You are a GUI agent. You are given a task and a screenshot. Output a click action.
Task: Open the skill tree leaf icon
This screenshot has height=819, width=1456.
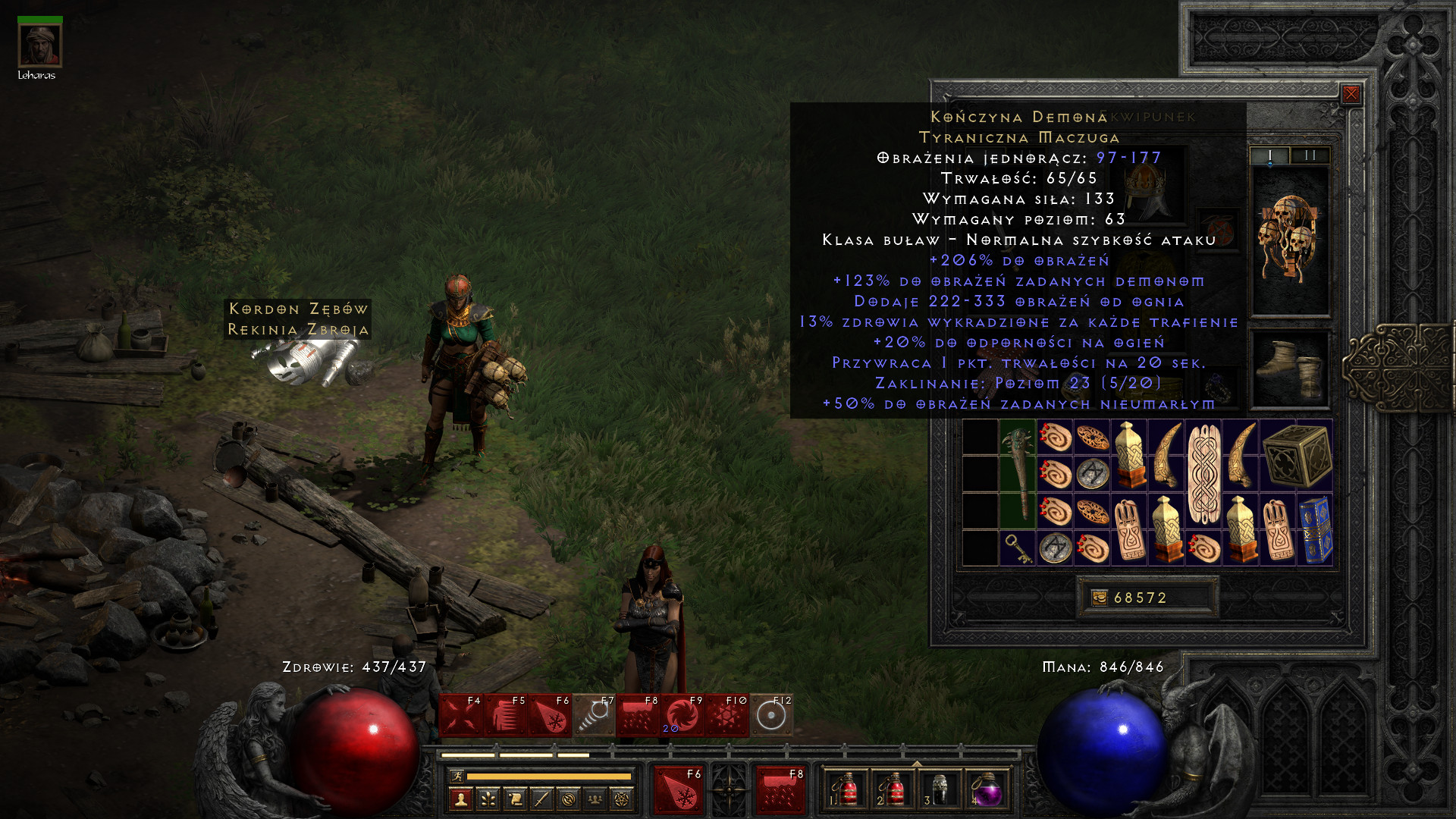coord(488,799)
